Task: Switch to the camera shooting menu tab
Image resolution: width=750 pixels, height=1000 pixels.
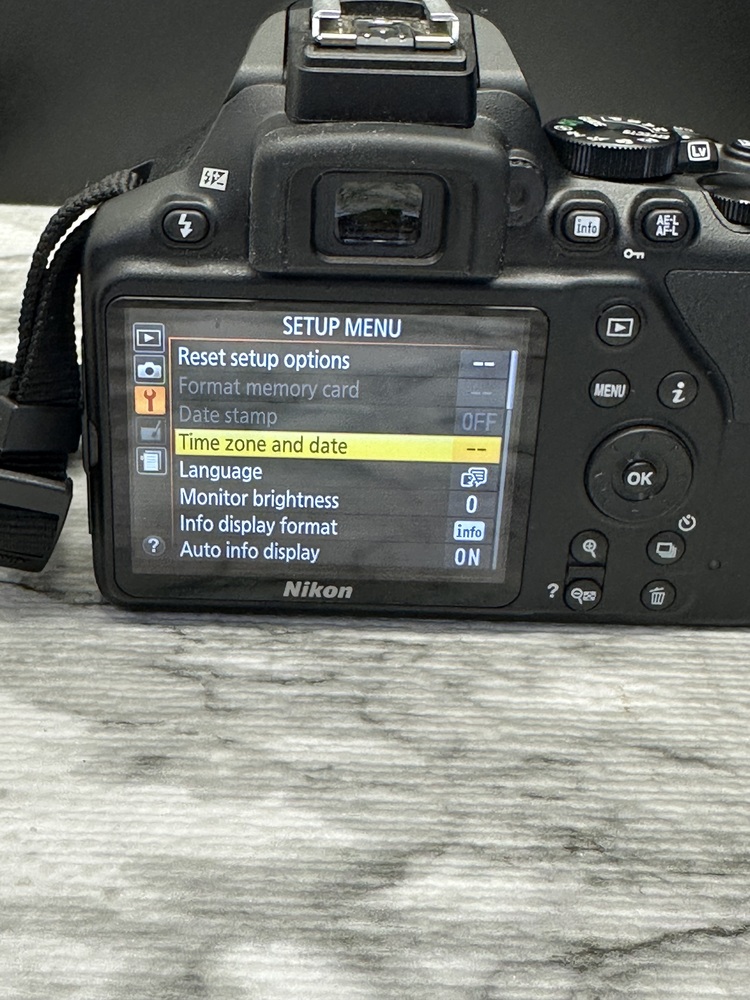Action: [149, 369]
